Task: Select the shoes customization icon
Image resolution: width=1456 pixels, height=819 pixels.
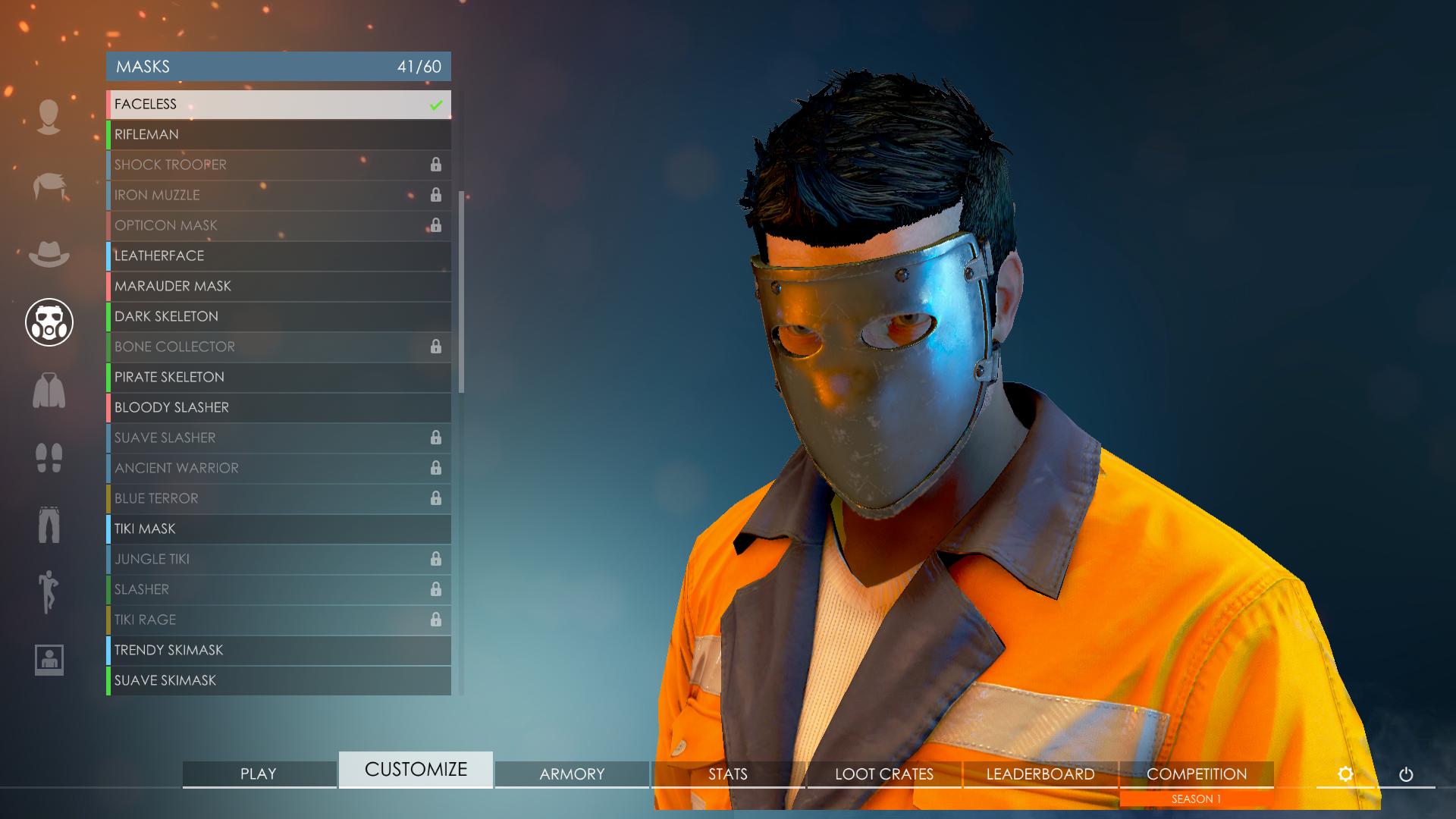Action: [x=49, y=459]
